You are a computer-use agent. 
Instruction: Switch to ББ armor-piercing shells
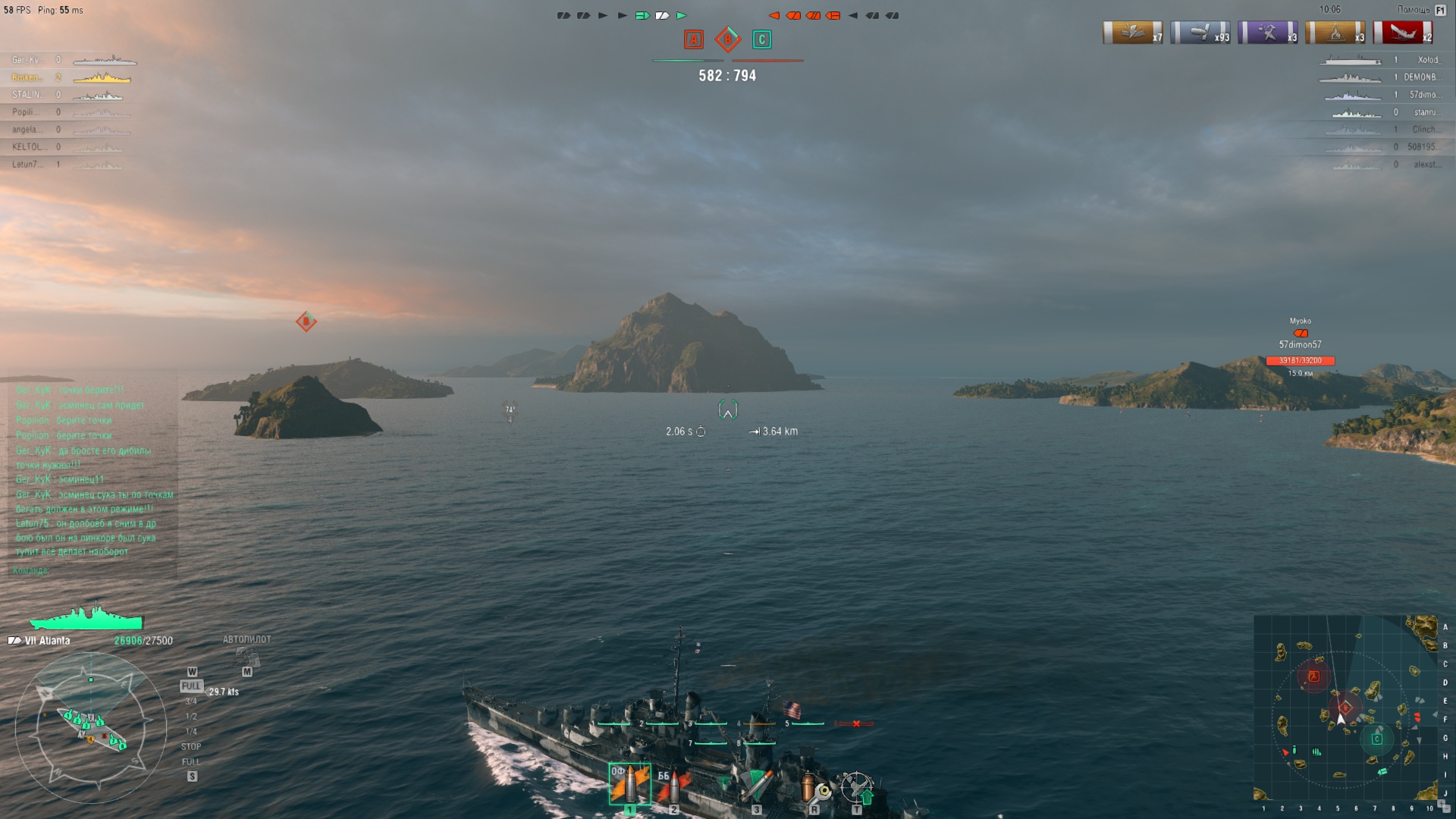click(673, 786)
